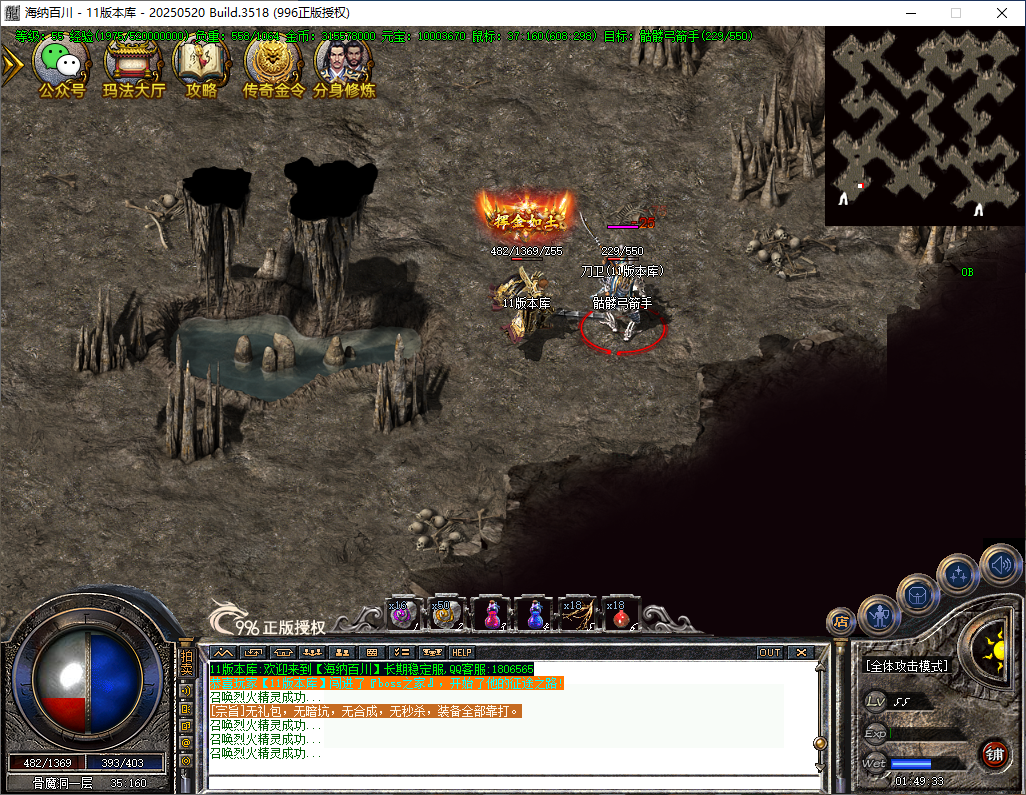The image size is (1026, 795).
Task: Open the red 铺 stall button
Action: pos(993,753)
